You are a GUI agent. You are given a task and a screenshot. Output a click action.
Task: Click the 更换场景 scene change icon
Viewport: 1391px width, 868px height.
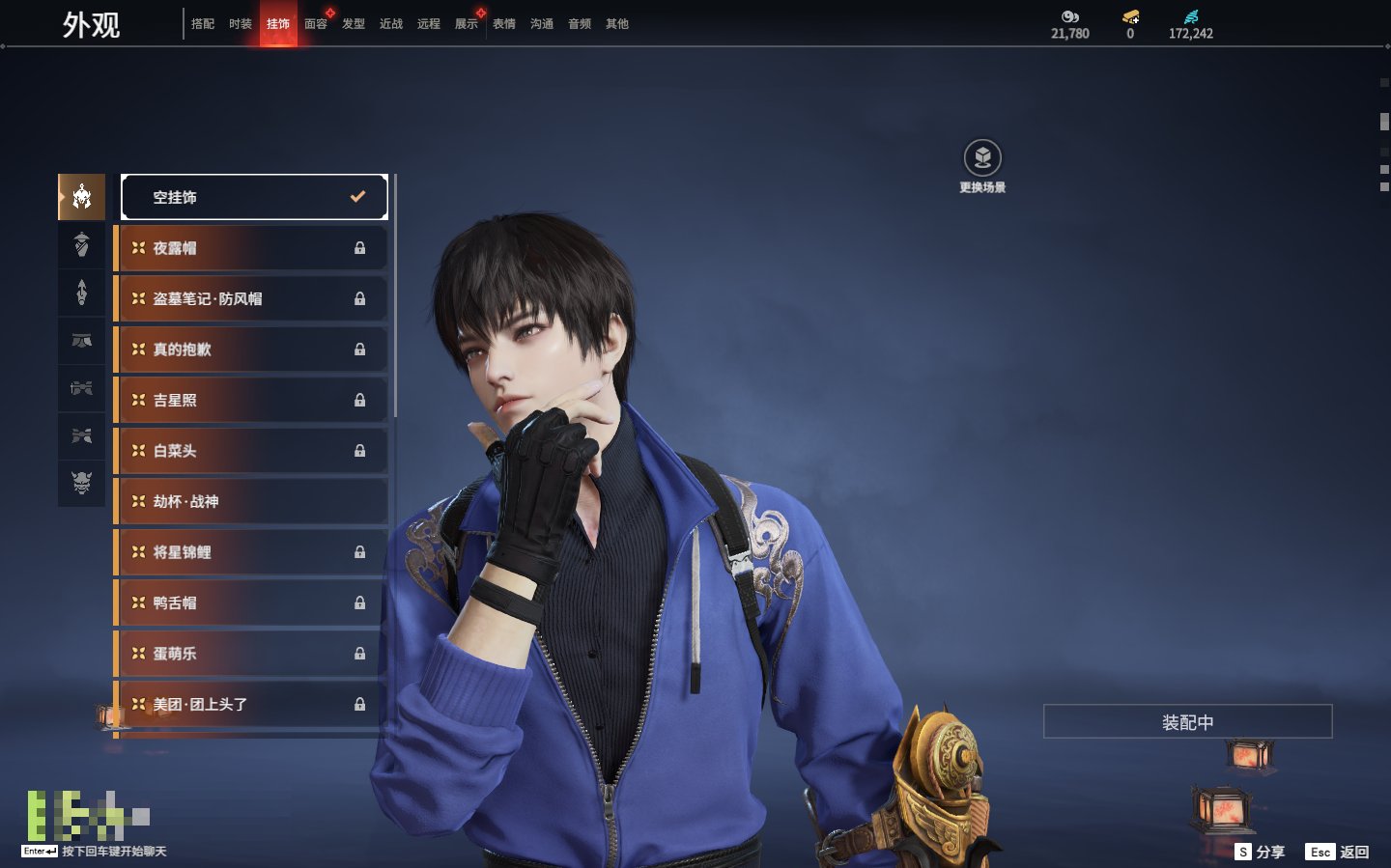[x=982, y=158]
